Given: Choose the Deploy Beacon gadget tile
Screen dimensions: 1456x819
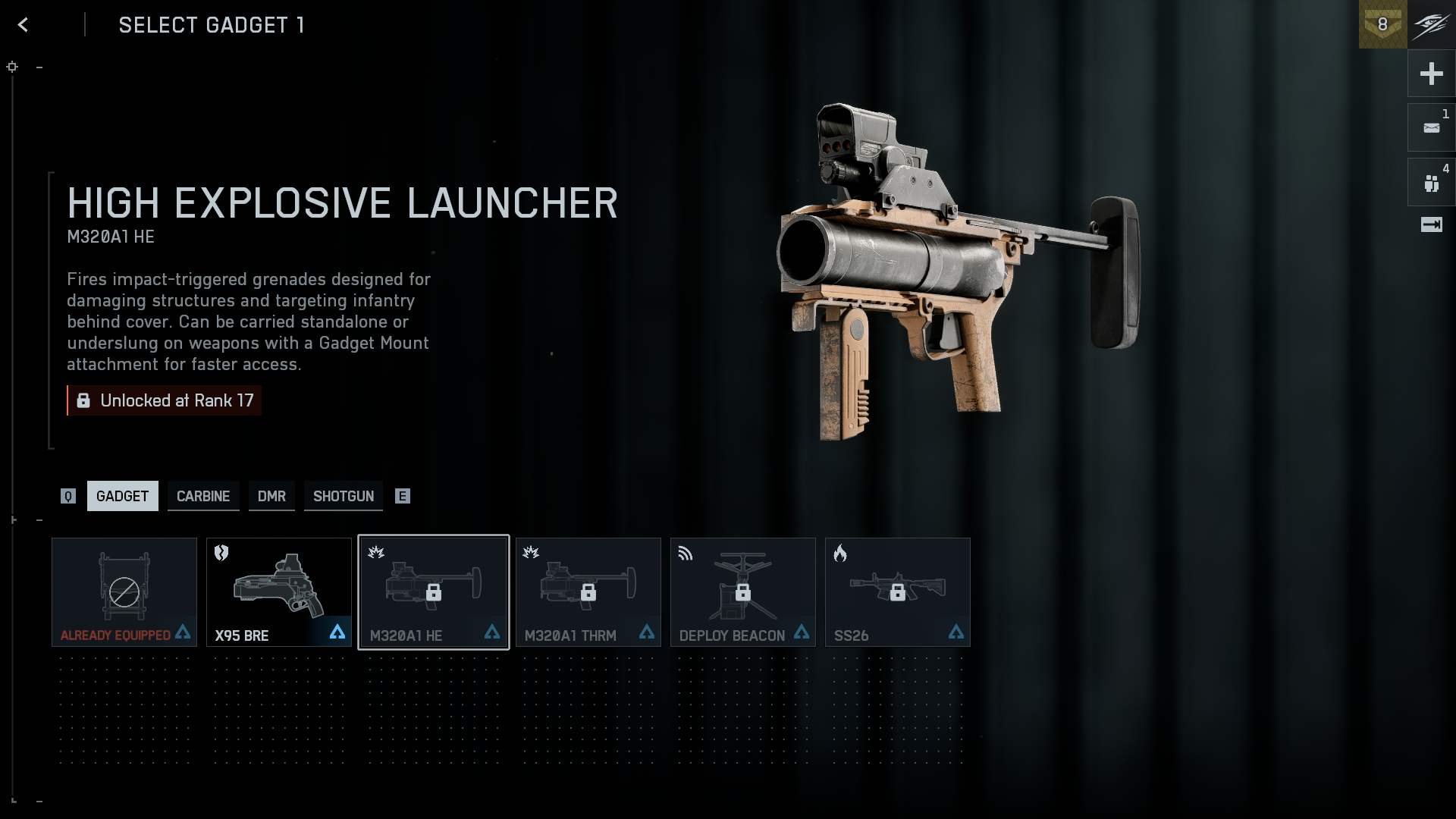Looking at the screenshot, I should tap(743, 592).
